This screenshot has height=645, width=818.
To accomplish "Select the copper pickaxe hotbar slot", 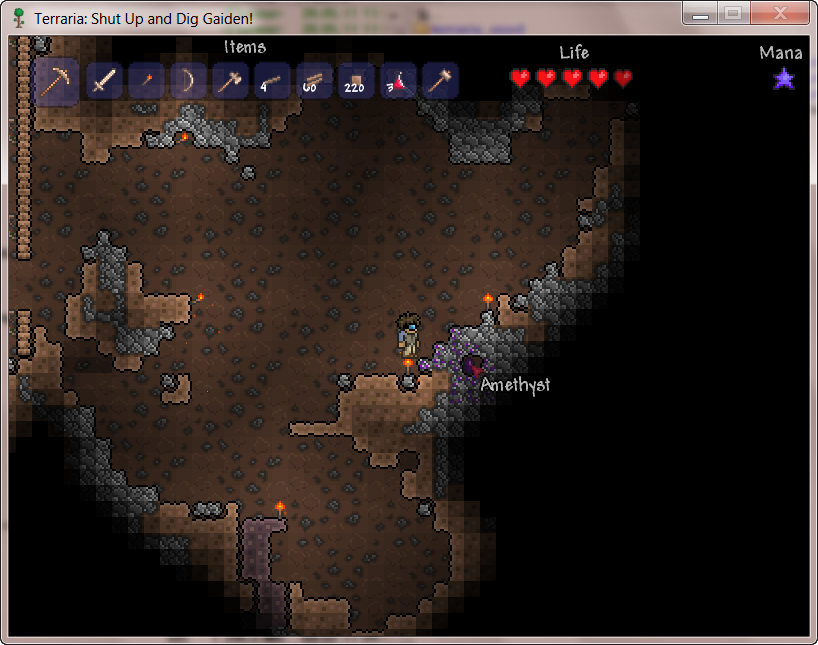I will 56,81.
